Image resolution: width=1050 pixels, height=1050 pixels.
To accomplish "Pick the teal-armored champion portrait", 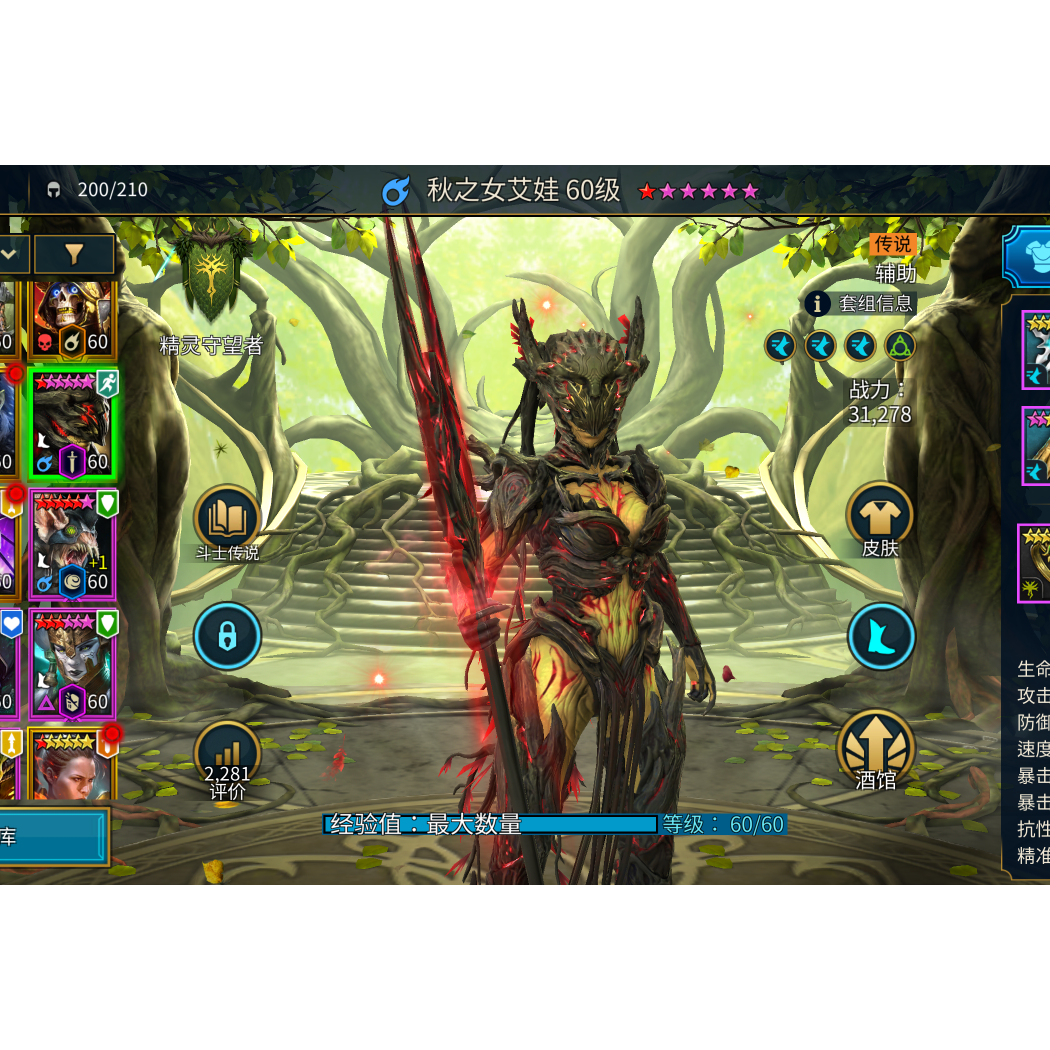I will [73, 664].
